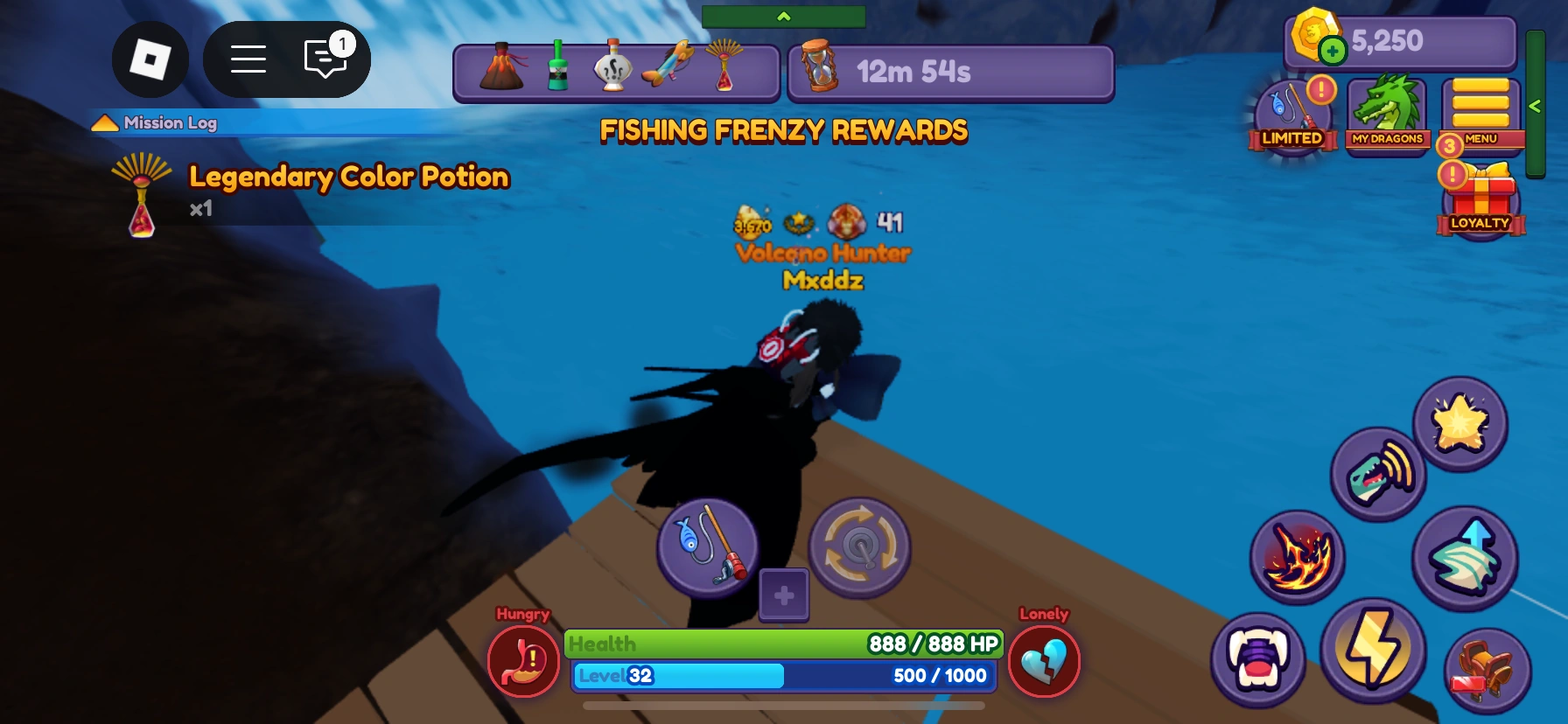Open the MENU panel
This screenshot has width=1568, height=724.
click(x=1480, y=111)
